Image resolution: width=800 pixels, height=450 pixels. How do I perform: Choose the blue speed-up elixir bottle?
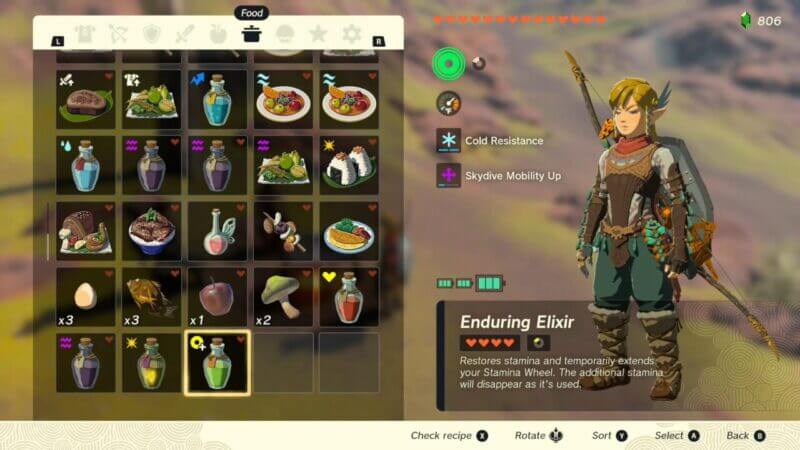click(x=216, y=98)
